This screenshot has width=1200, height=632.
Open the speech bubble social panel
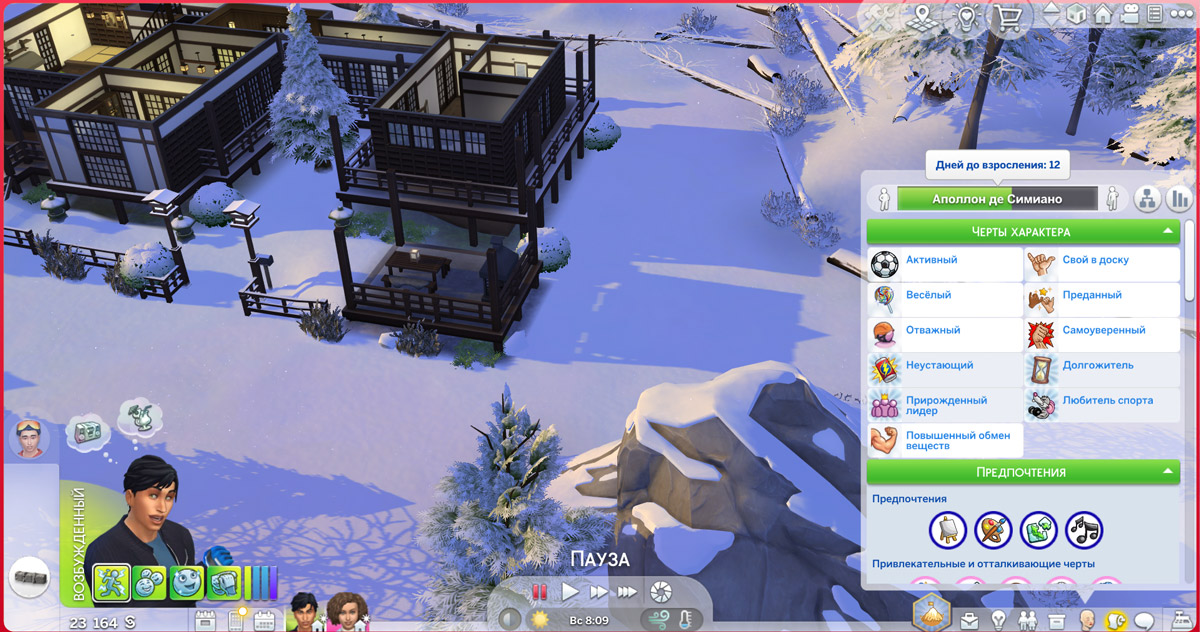coord(1145,621)
